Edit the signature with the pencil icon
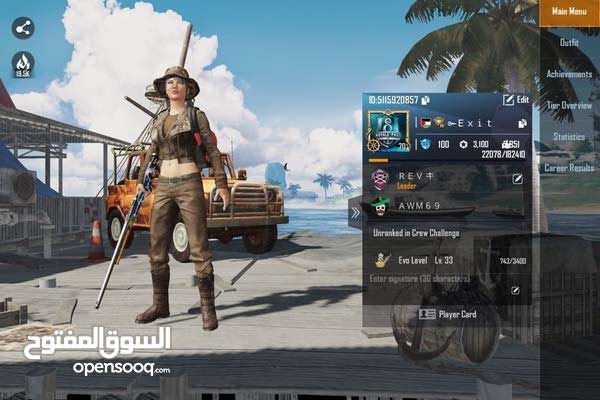The width and height of the screenshot is (600, 400). click(x=515, y=290)
